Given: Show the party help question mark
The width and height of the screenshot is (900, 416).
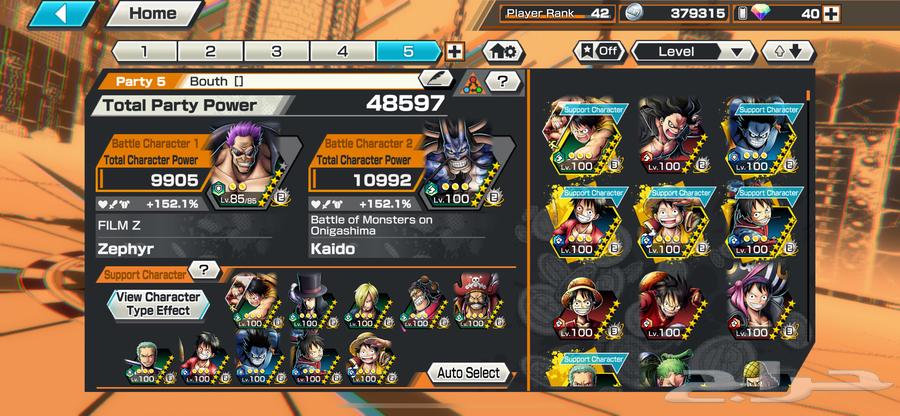Looking at the screenshot, I should [502, 82].
